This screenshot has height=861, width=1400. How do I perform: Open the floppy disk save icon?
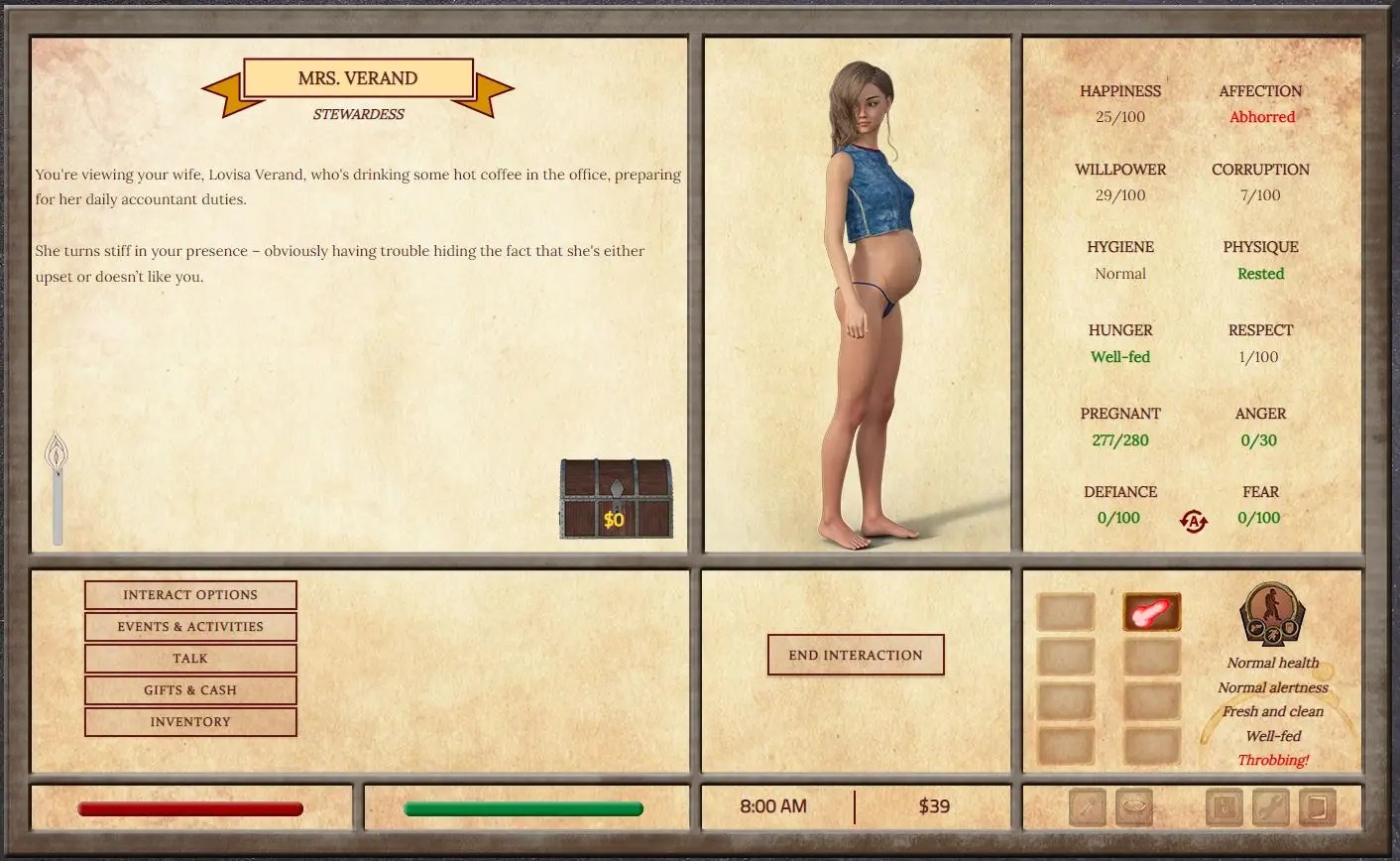click(1224, 807)
